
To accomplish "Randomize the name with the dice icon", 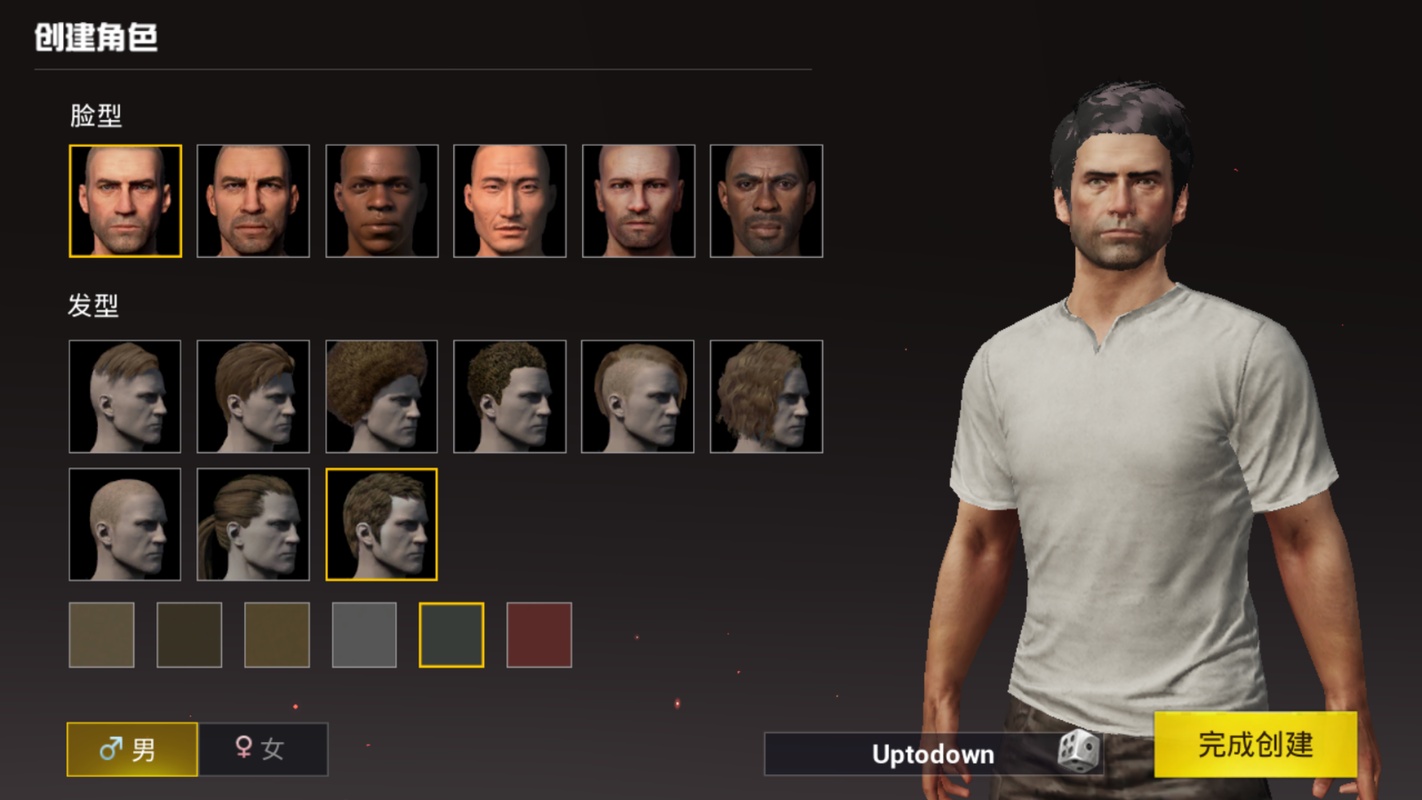I will pos(1078,752).
